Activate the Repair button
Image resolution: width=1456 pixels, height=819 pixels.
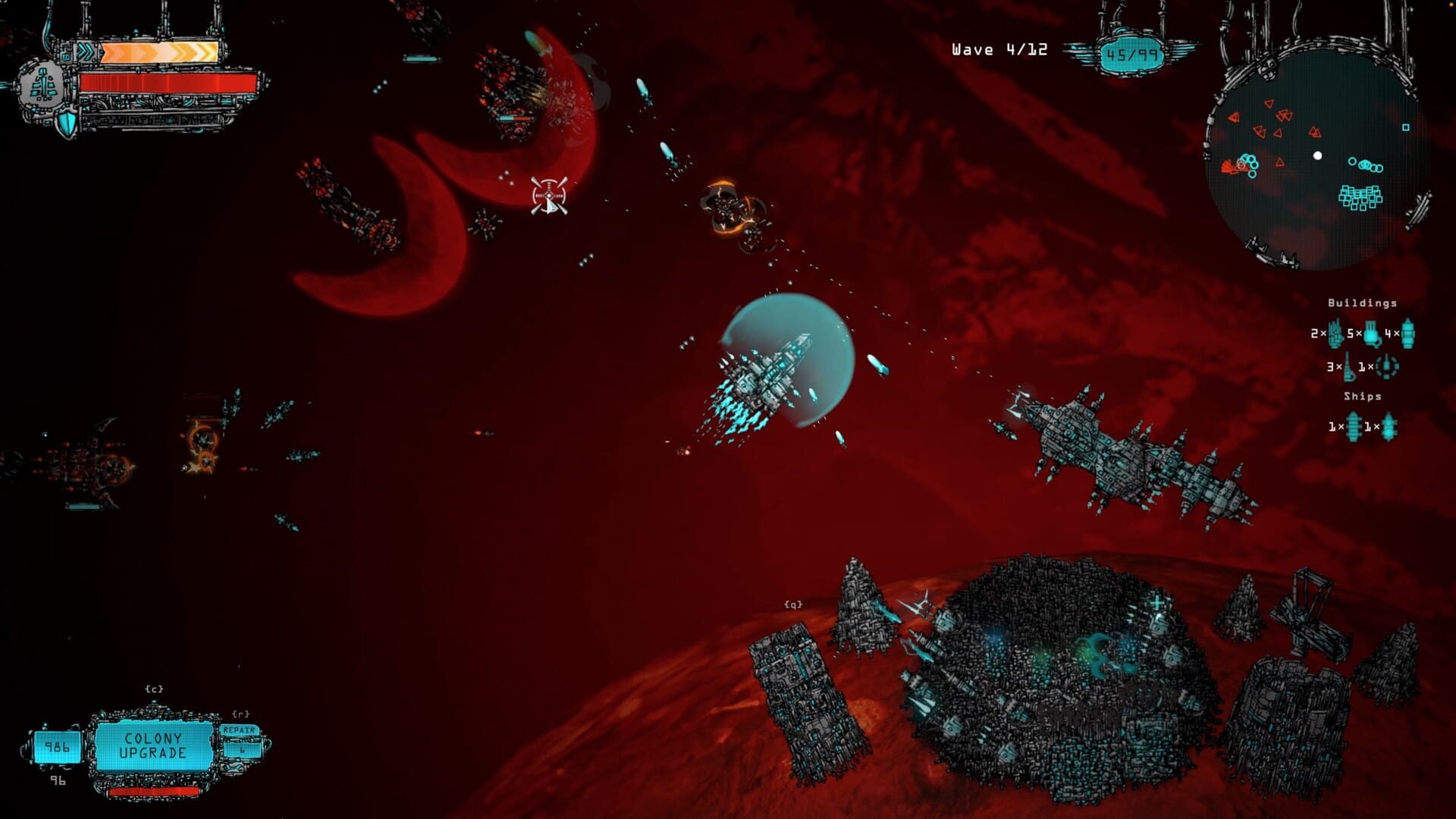click(240, 731)
